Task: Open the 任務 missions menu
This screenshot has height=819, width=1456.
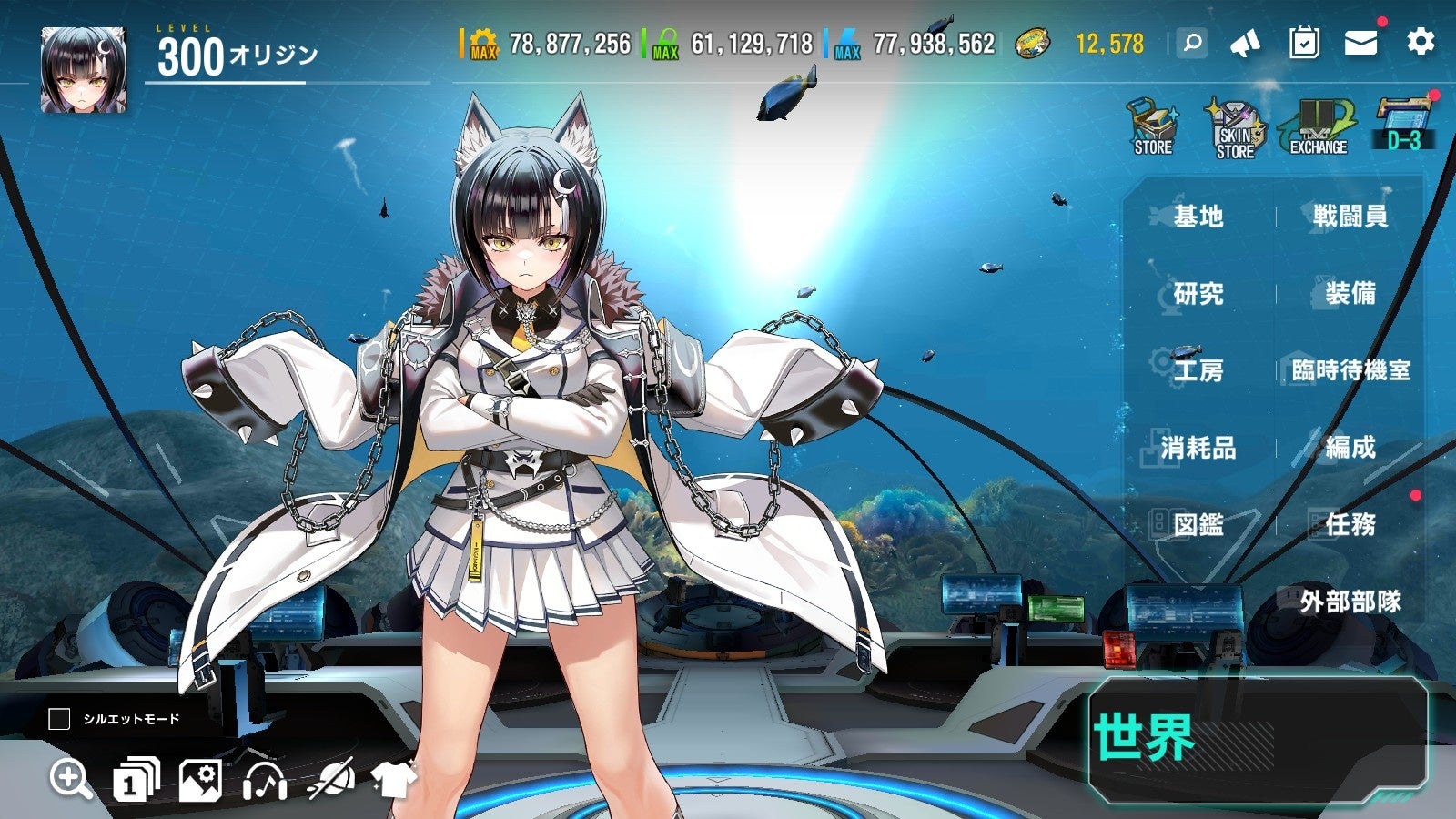Action: pyautogui.click(x=1350, y=524)
